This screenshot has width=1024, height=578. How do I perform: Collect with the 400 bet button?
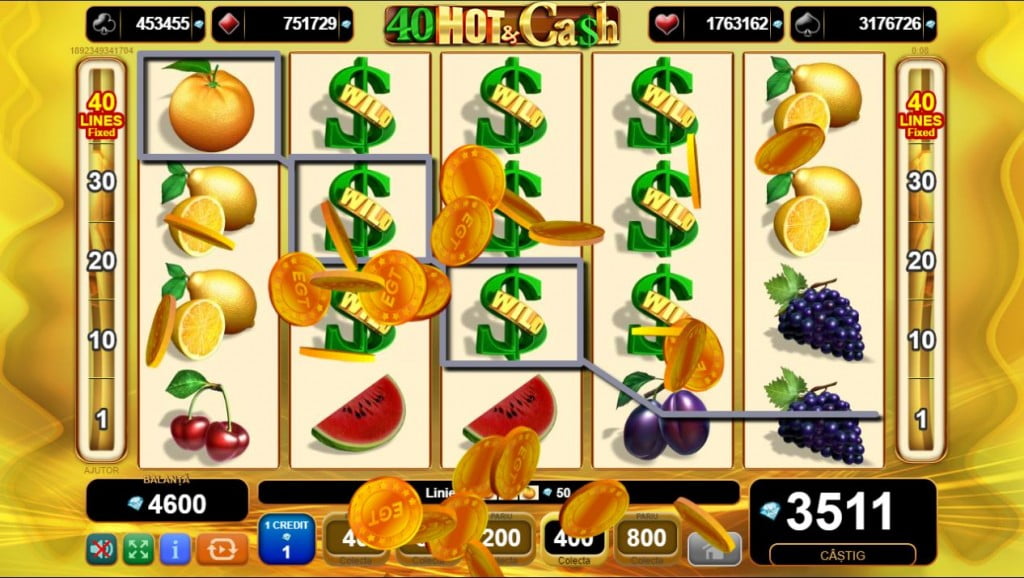(x=574, y=540)
